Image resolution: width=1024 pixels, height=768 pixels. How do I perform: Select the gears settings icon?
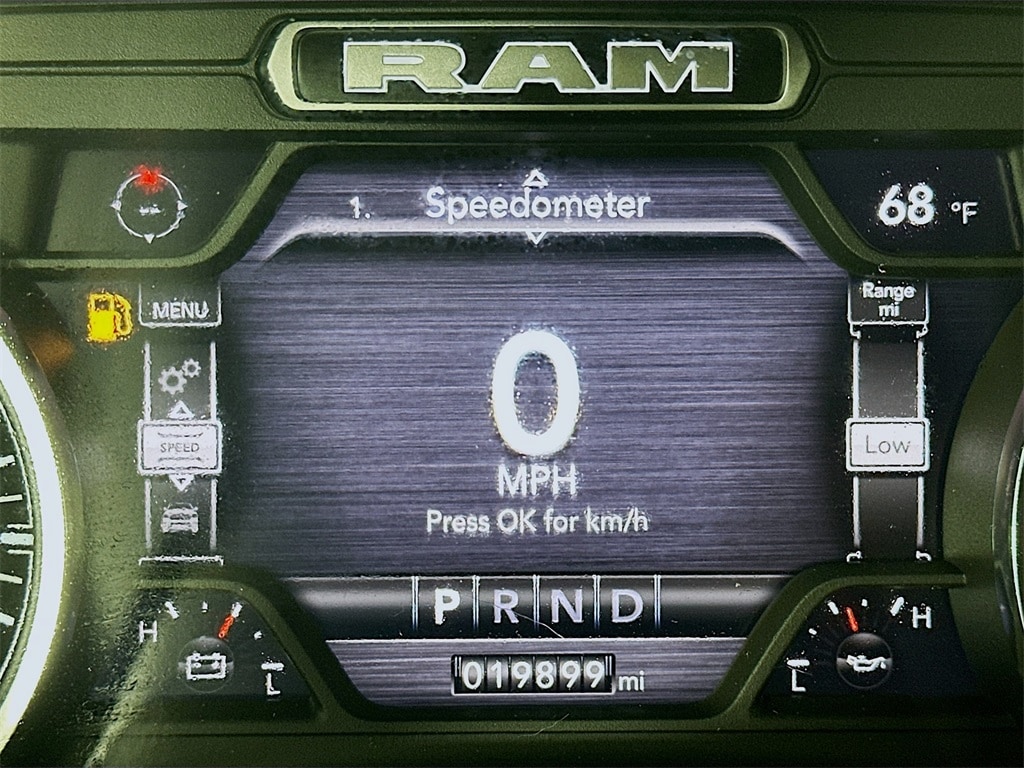(x=179, y=376)
